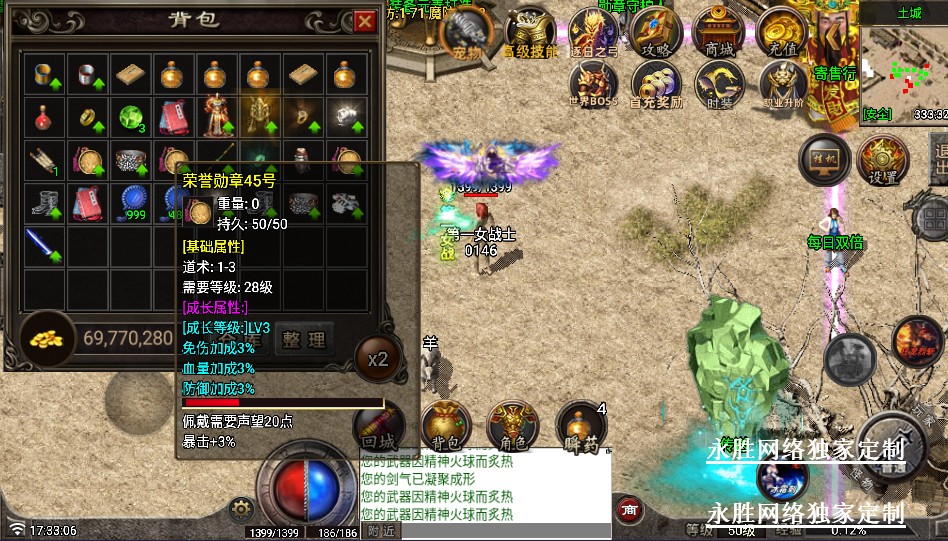The image size is (948, 541).
Task: Select the green gem stack of 3
Action: coord(129,116)
